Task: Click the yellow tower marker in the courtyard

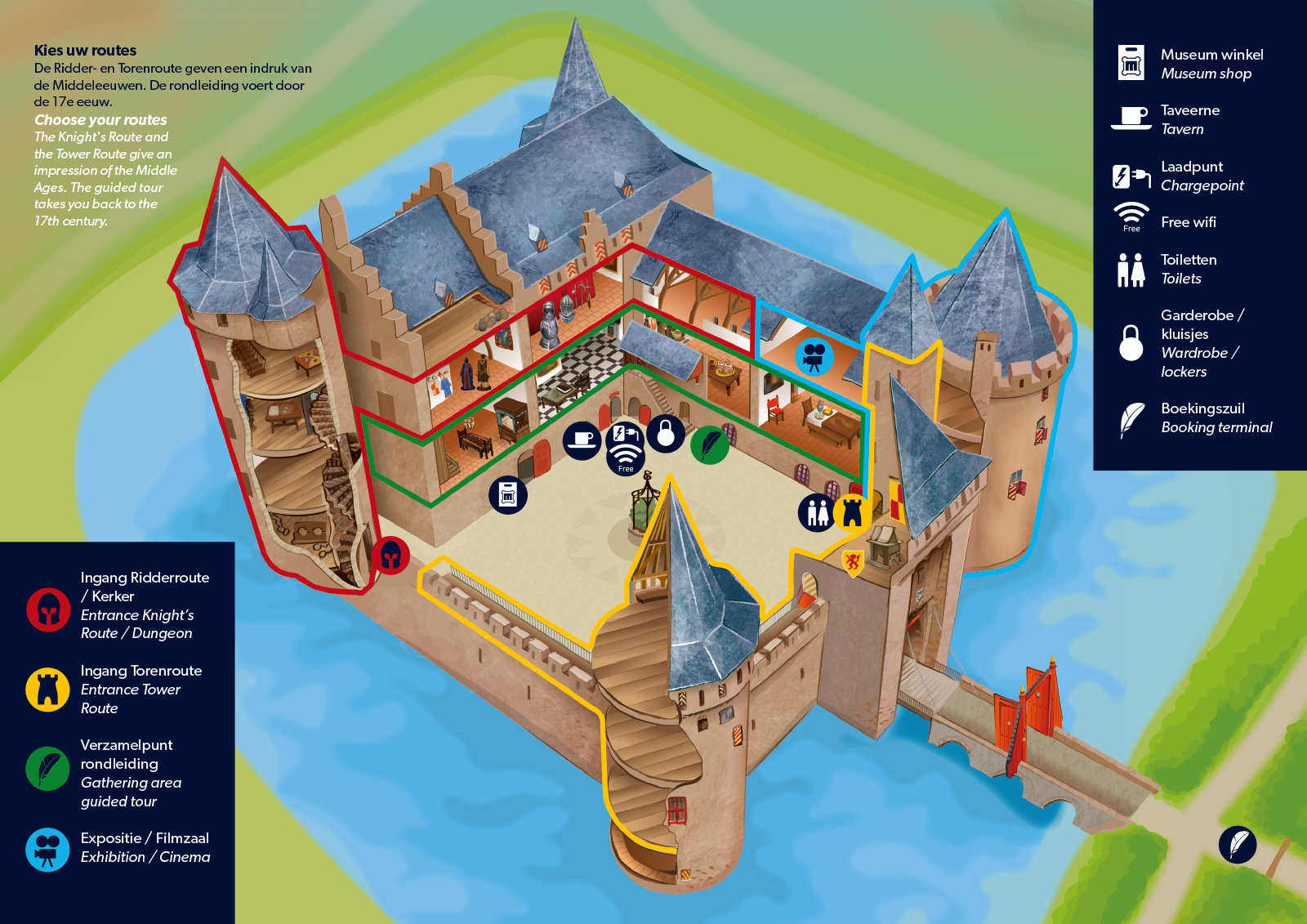Action: 852,511
